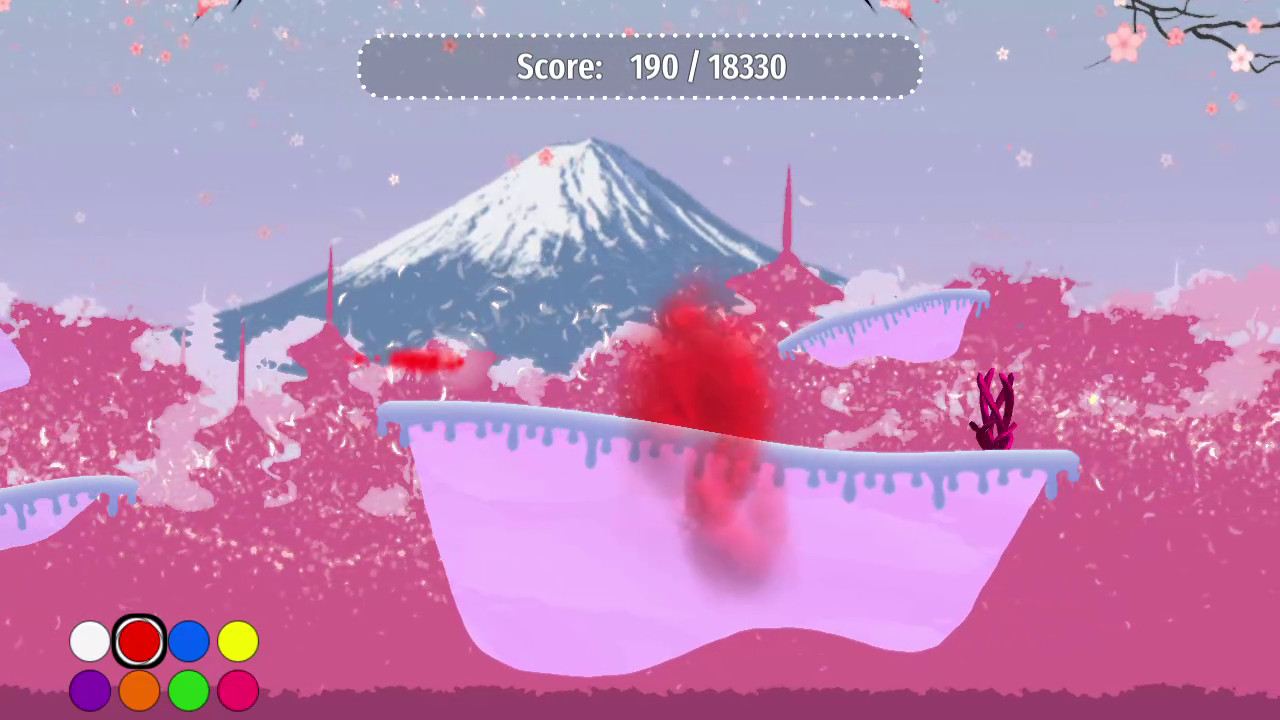Select the purple paint swatch
The height and width of the screenshot is (720, 1280).
coord(89,689)
